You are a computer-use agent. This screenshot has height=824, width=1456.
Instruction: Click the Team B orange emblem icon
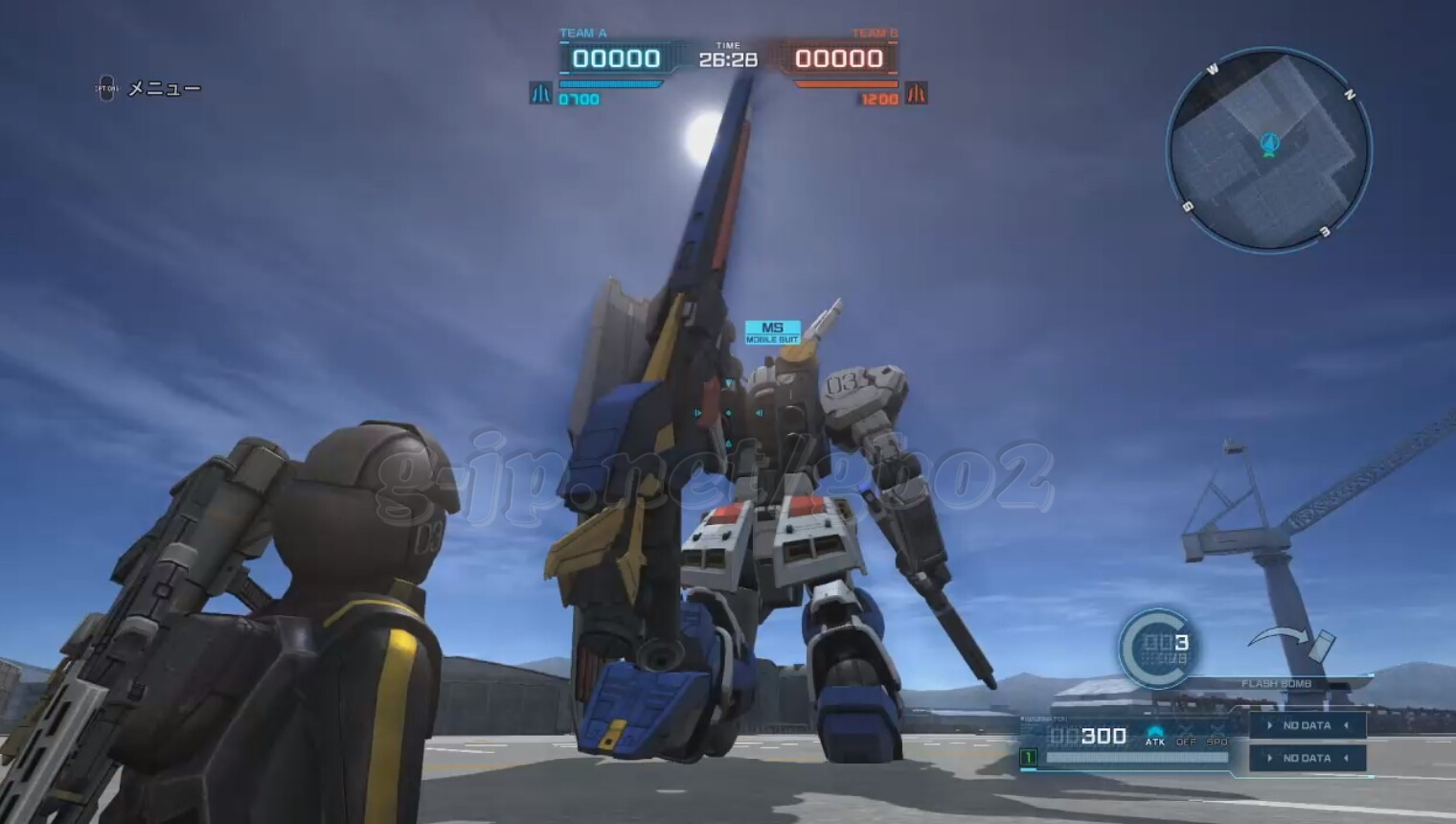916,94
